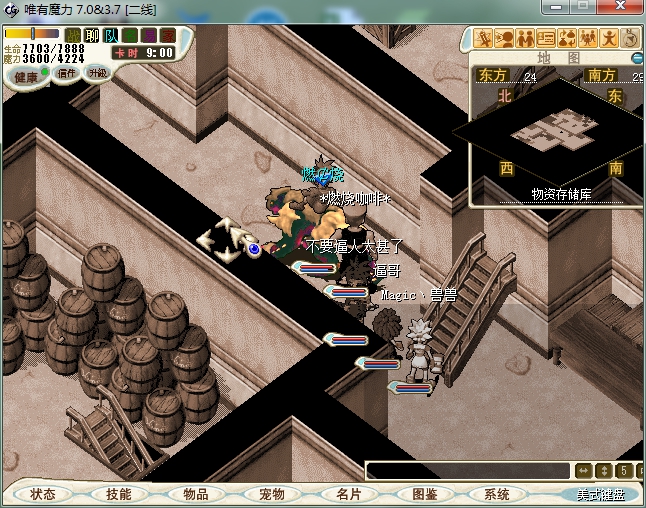
Task: Open the 物品 items menu
Action: [195, 494]
